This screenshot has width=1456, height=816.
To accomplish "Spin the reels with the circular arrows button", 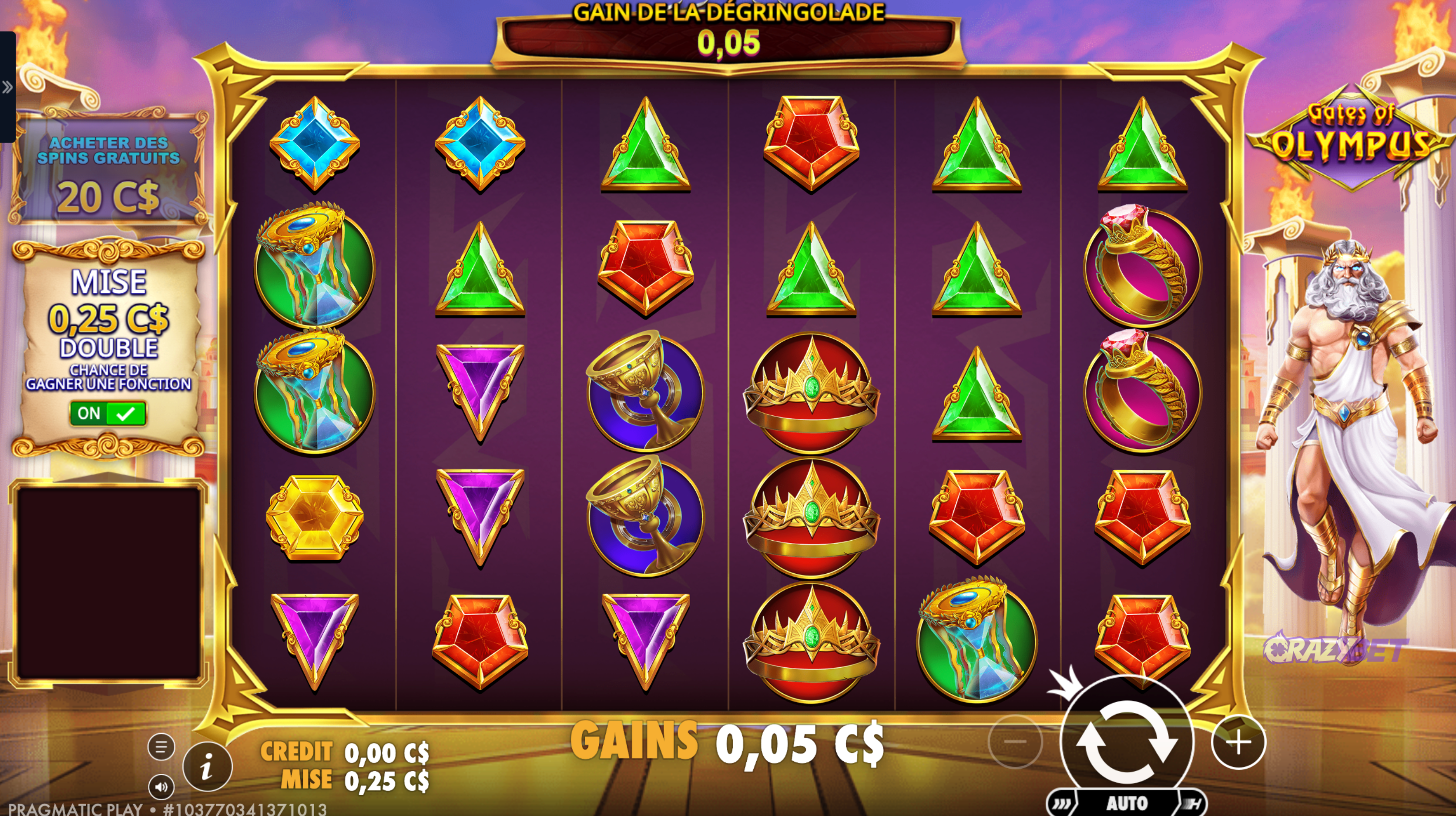I will point(1126,742).
